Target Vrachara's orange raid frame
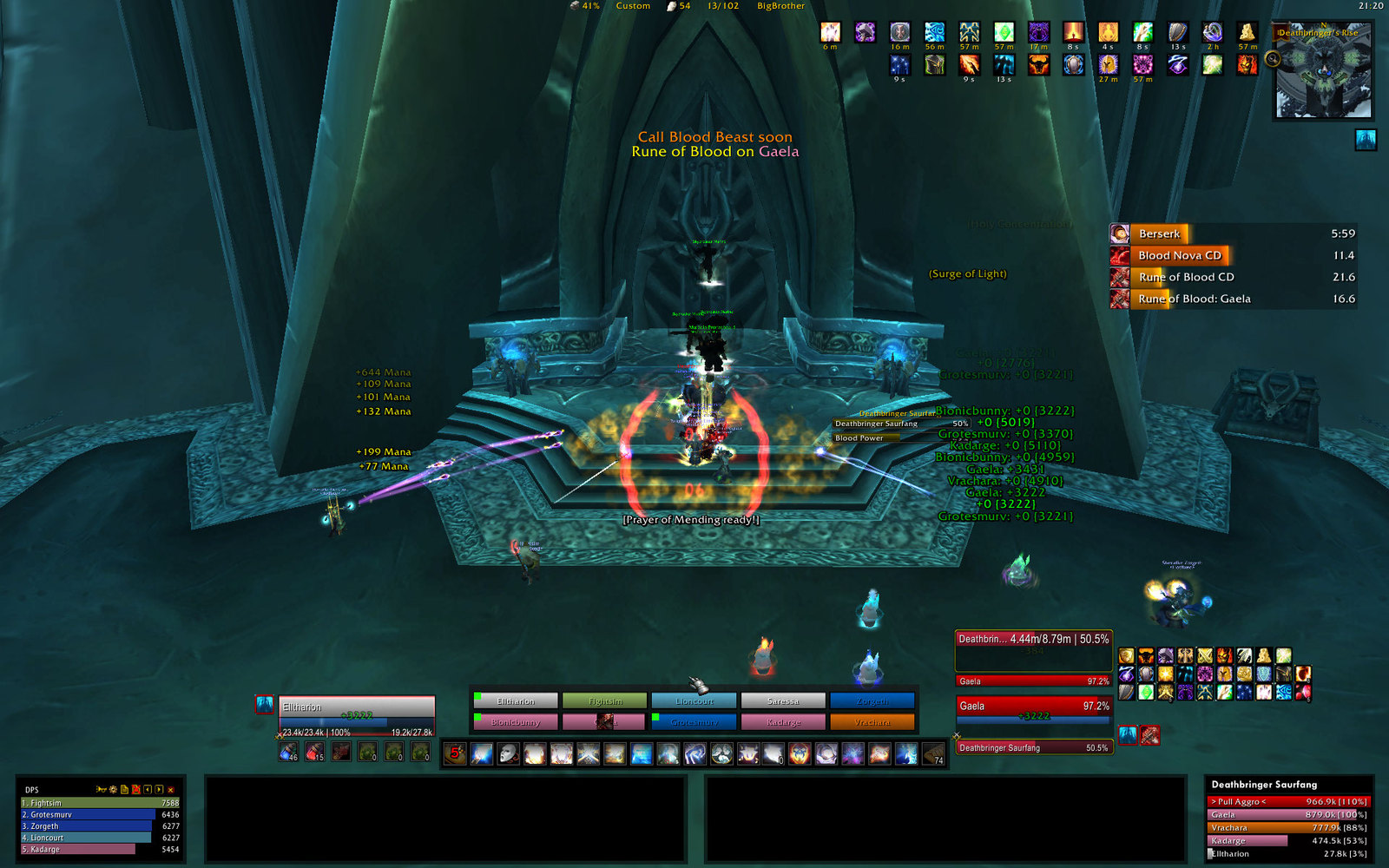The height and width of the screenshot is (868, 1389). pos(872,721)
